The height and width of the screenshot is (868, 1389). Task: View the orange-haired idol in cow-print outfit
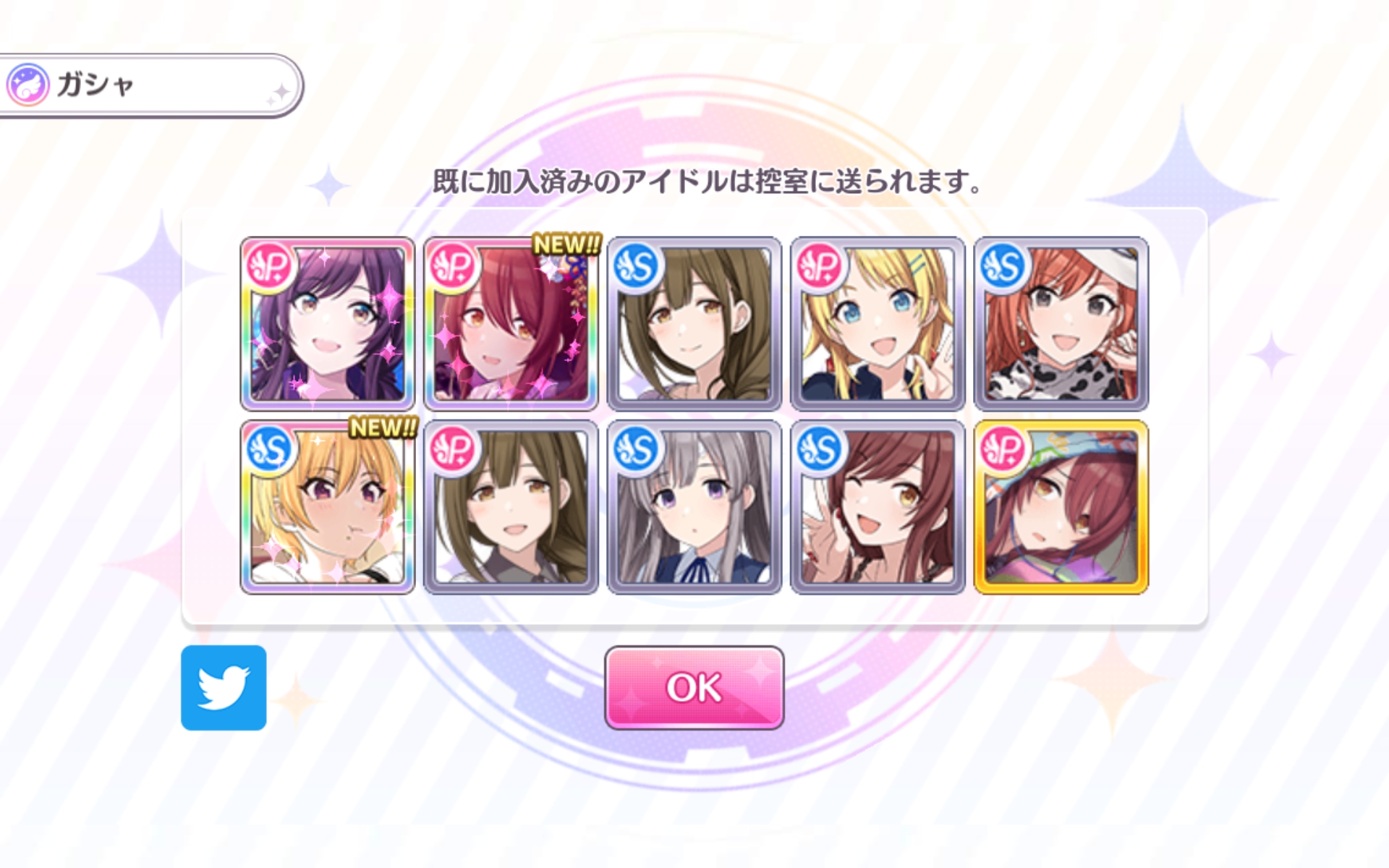(1061, 323)
